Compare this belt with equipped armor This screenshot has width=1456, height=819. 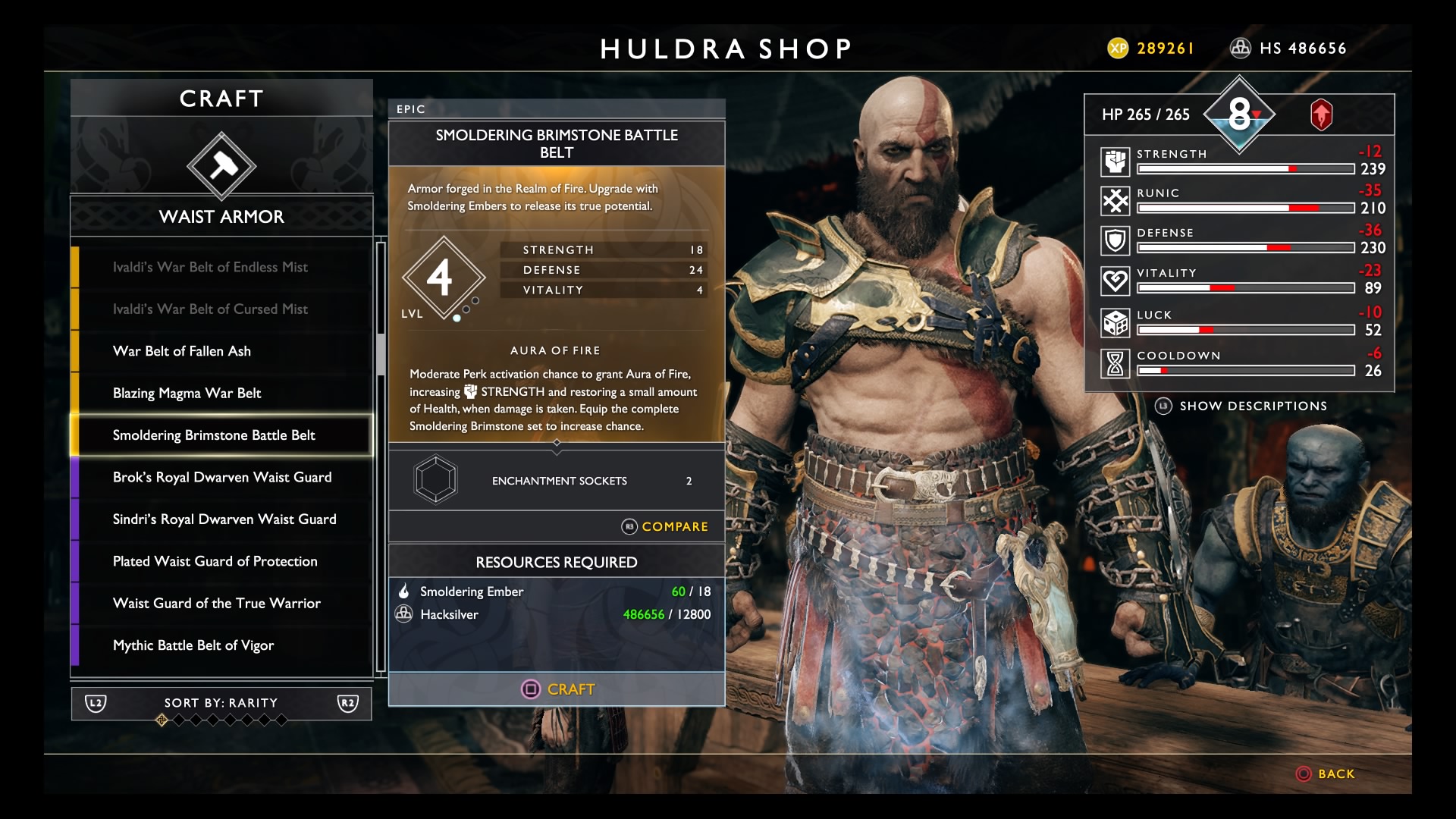665,526
